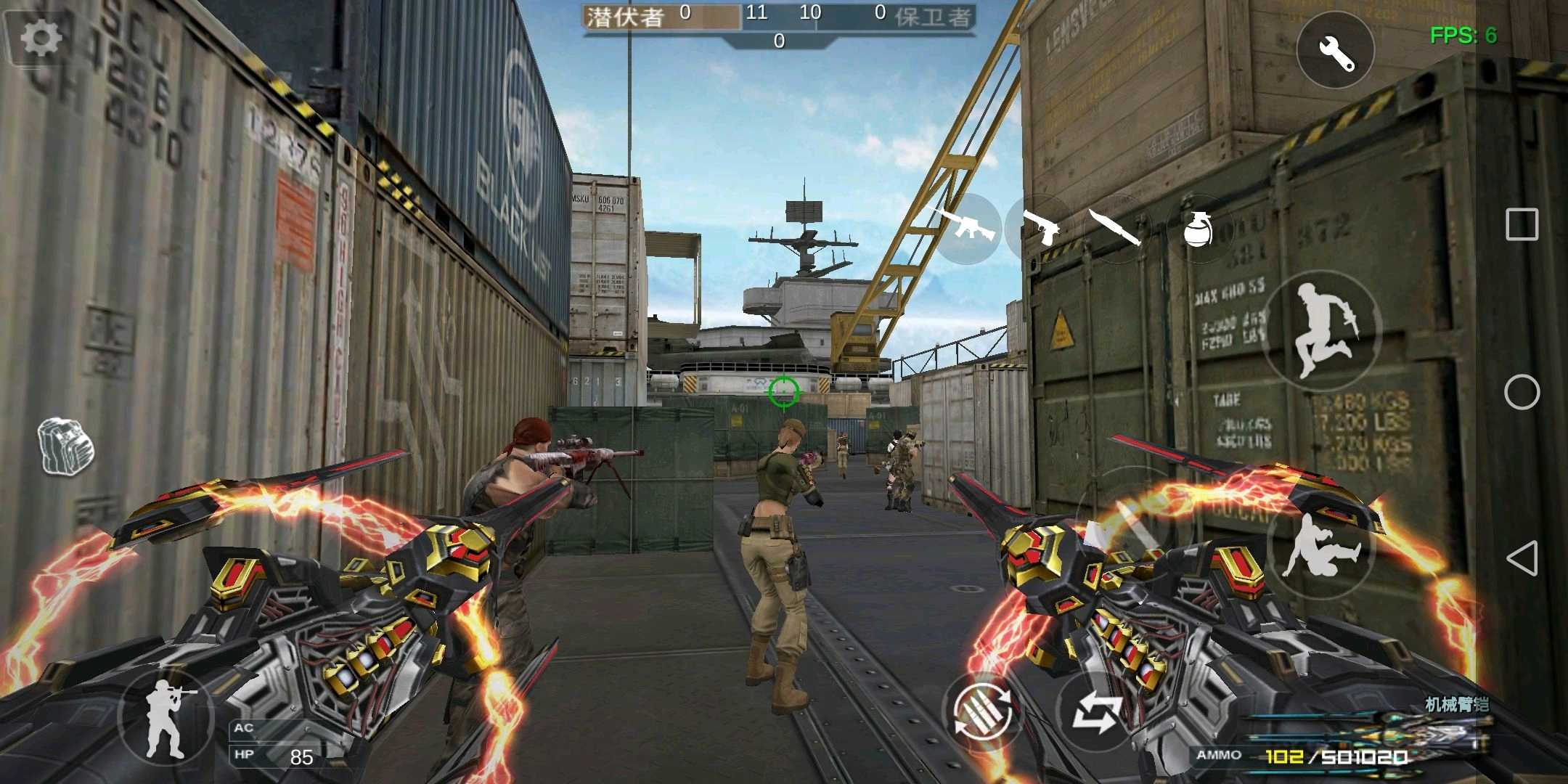The height and width of the screenshot is (784, 1568).
Task: Activate the crouch button
Action: 1320,546
